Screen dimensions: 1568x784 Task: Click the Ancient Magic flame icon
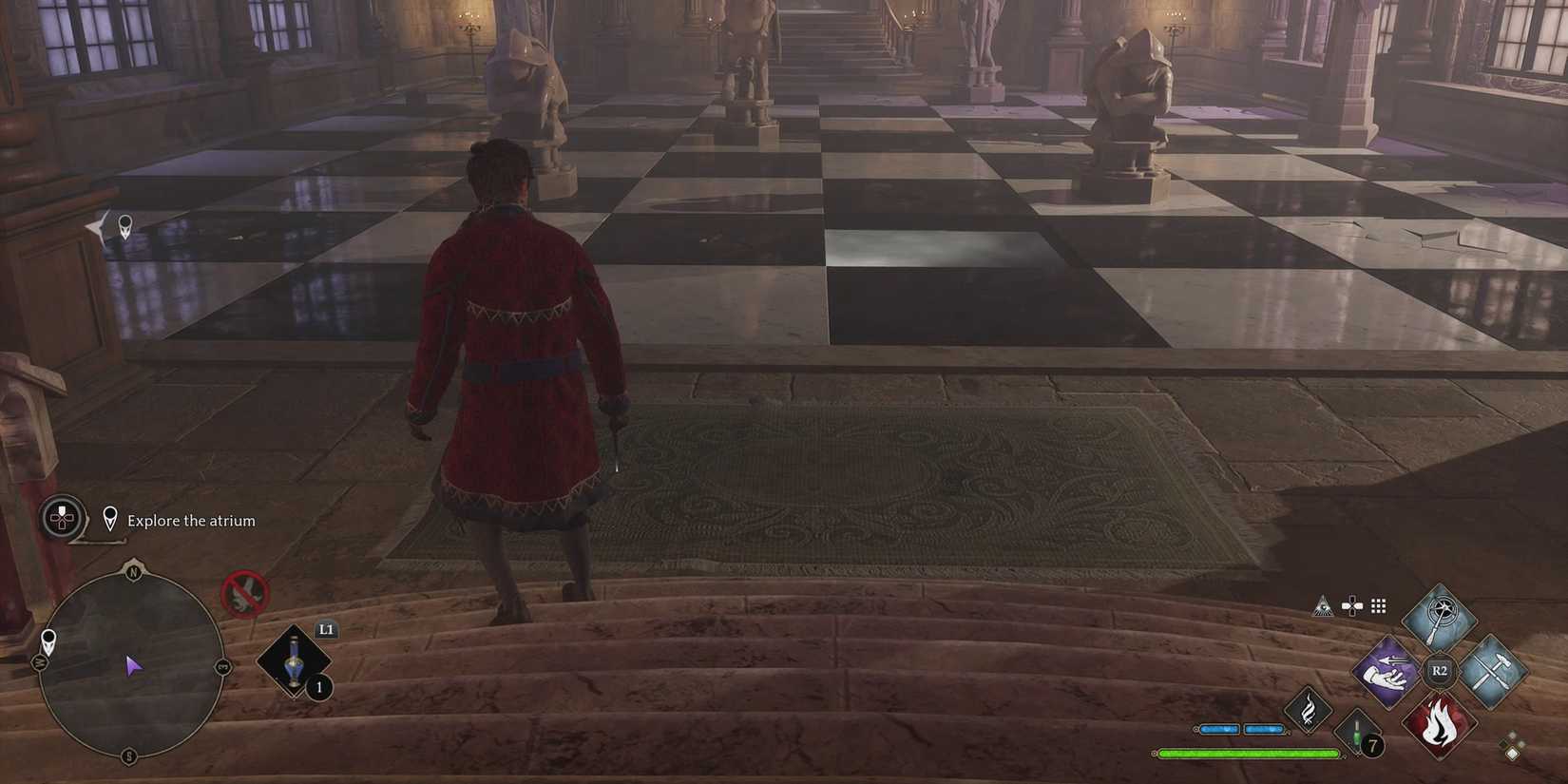(x=1307, y=710)
